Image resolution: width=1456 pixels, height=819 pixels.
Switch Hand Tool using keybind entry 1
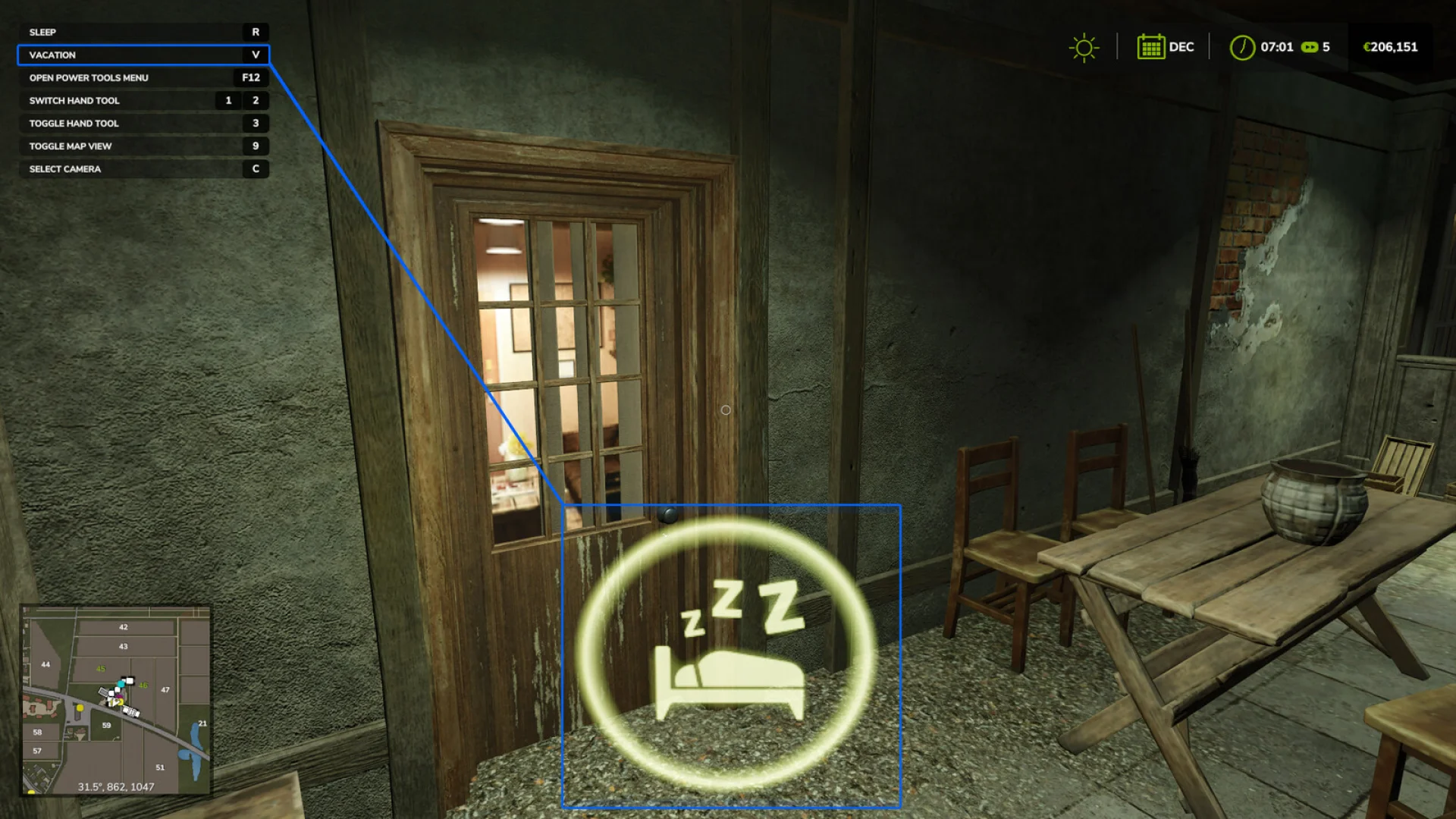coord(227,100)
